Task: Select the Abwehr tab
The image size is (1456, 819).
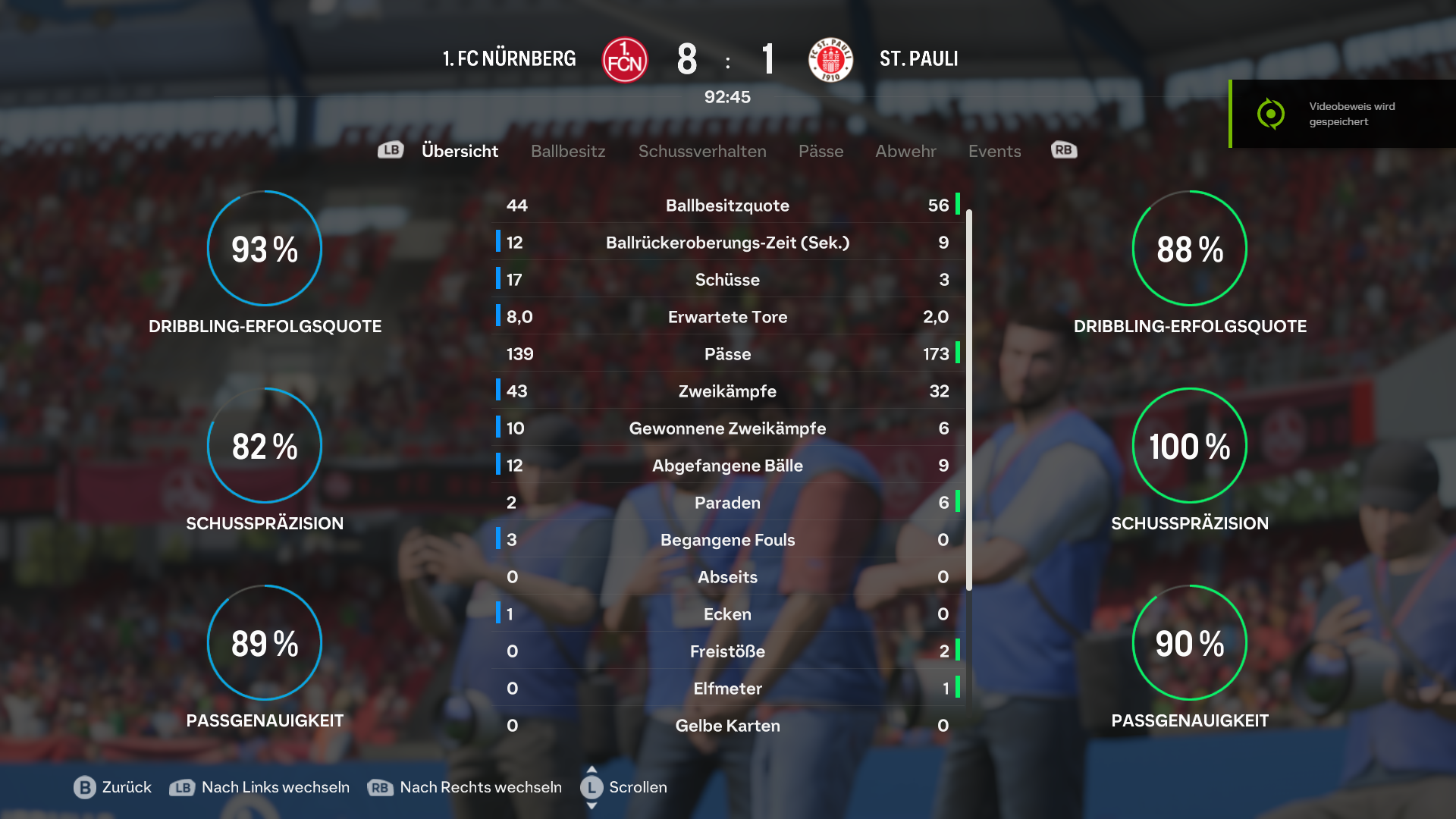Action: (x=905, y=151)
